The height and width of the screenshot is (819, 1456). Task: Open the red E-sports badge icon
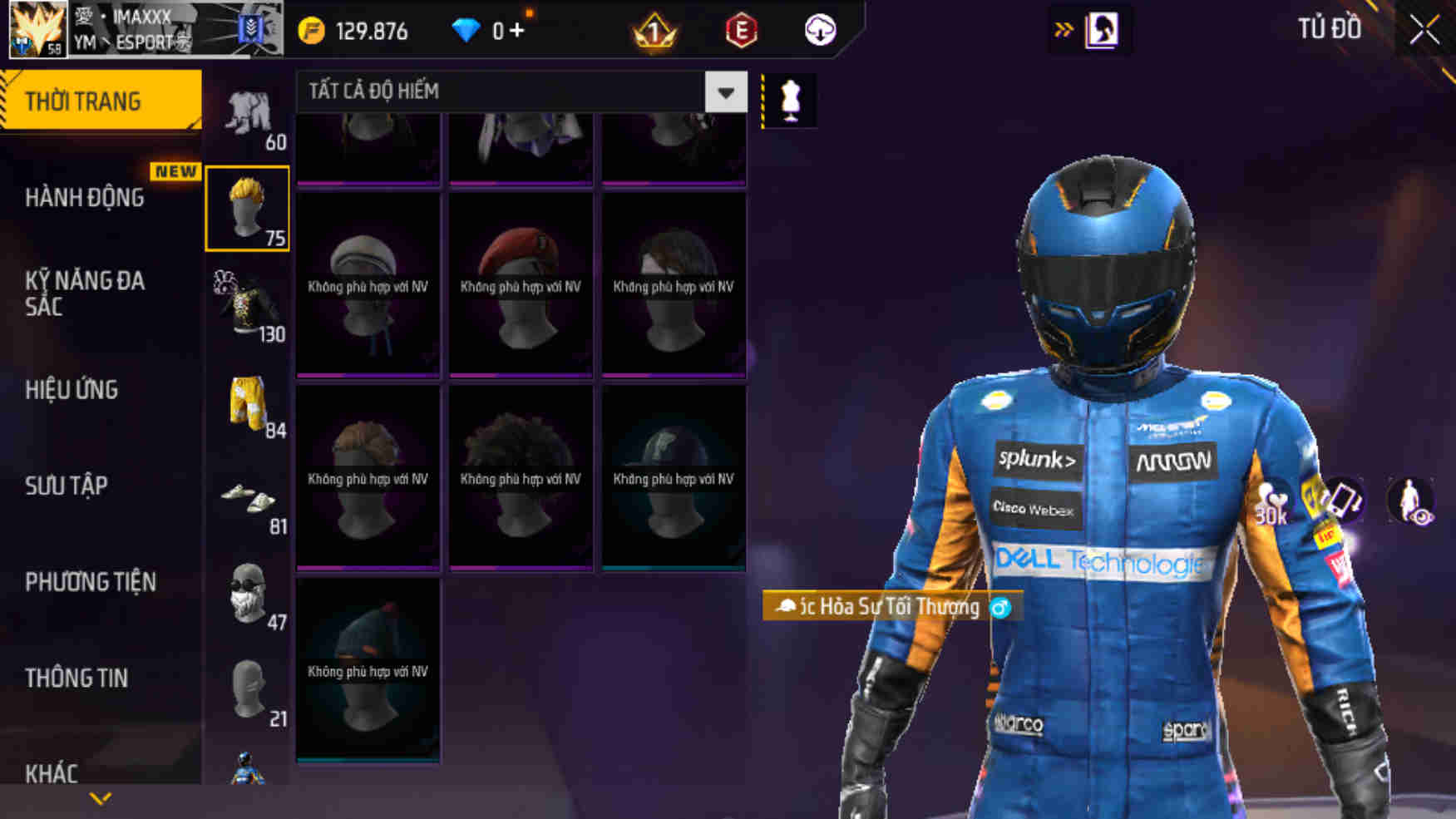(x=743, y=30)
